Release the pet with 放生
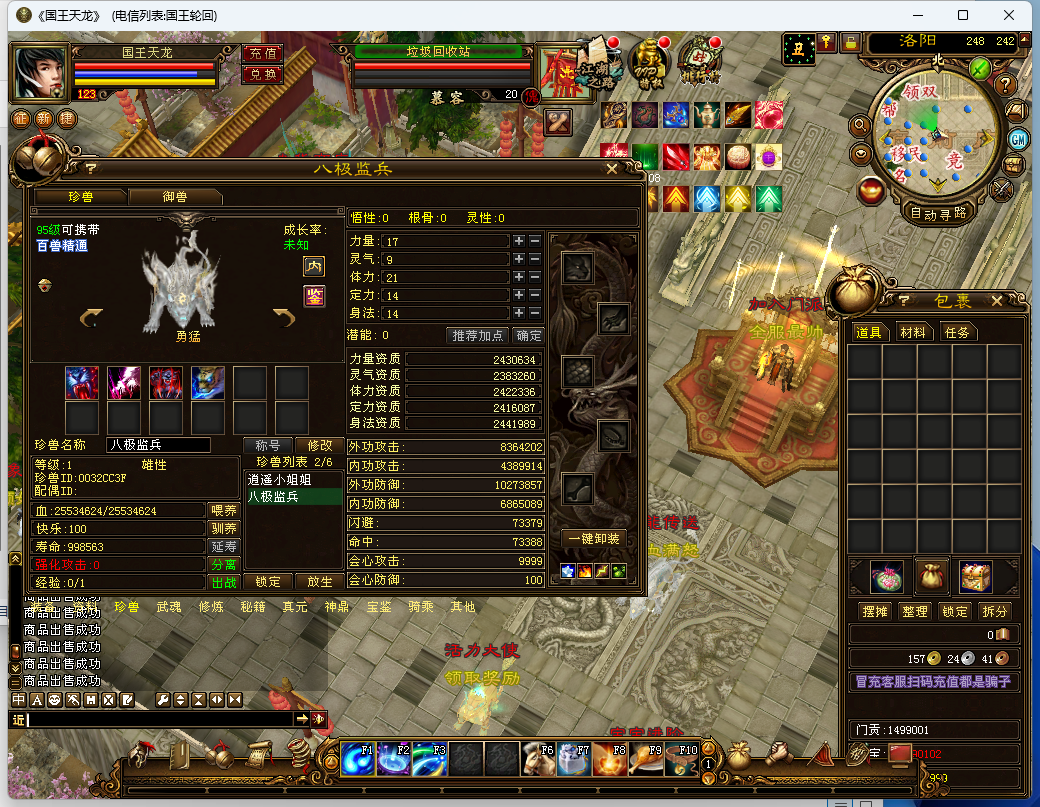 tap(319, 582)
